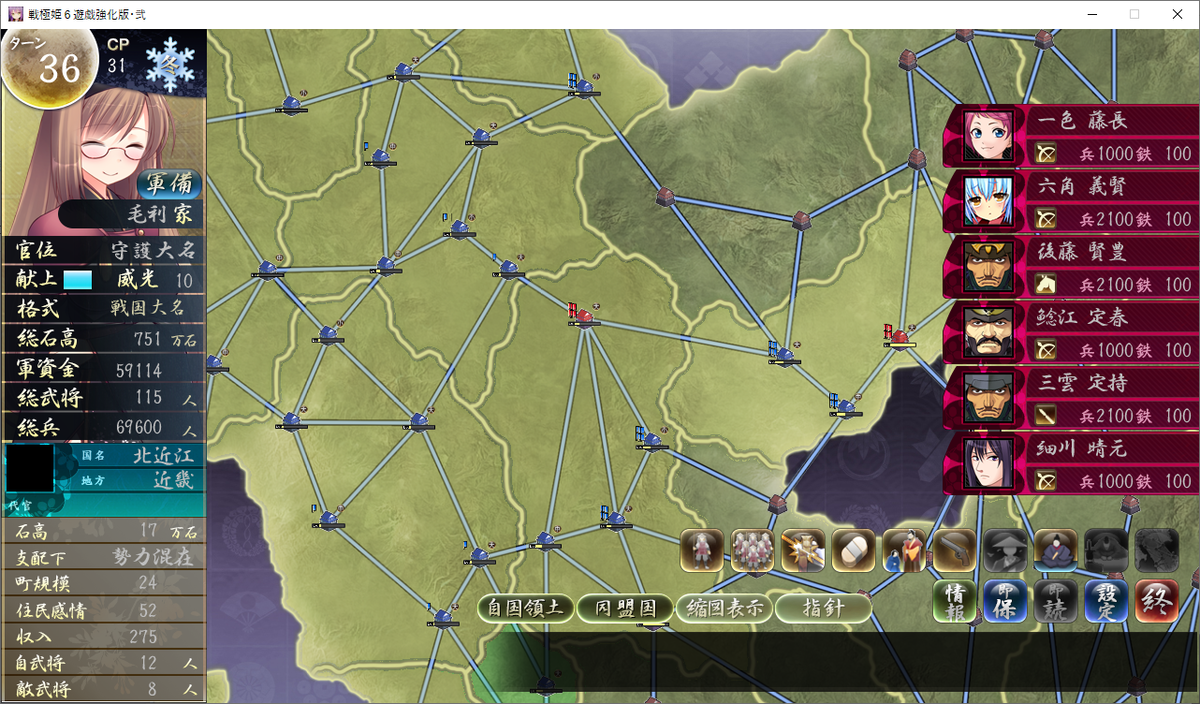The height and width of the screenshot is (704, 1200).
Task: Open the 情報 information menu
Action: point(955,602)
